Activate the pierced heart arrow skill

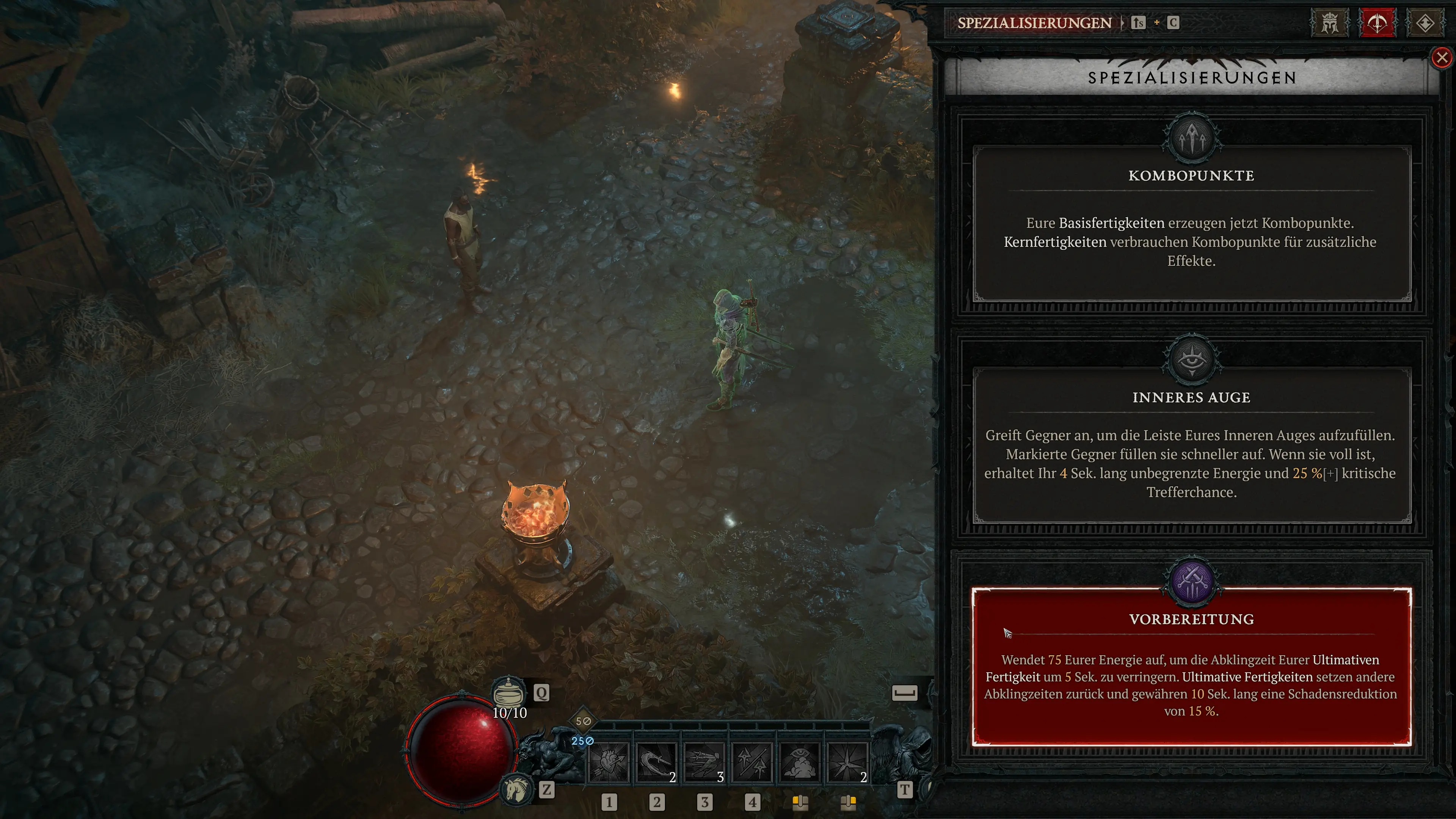(609, 763)
